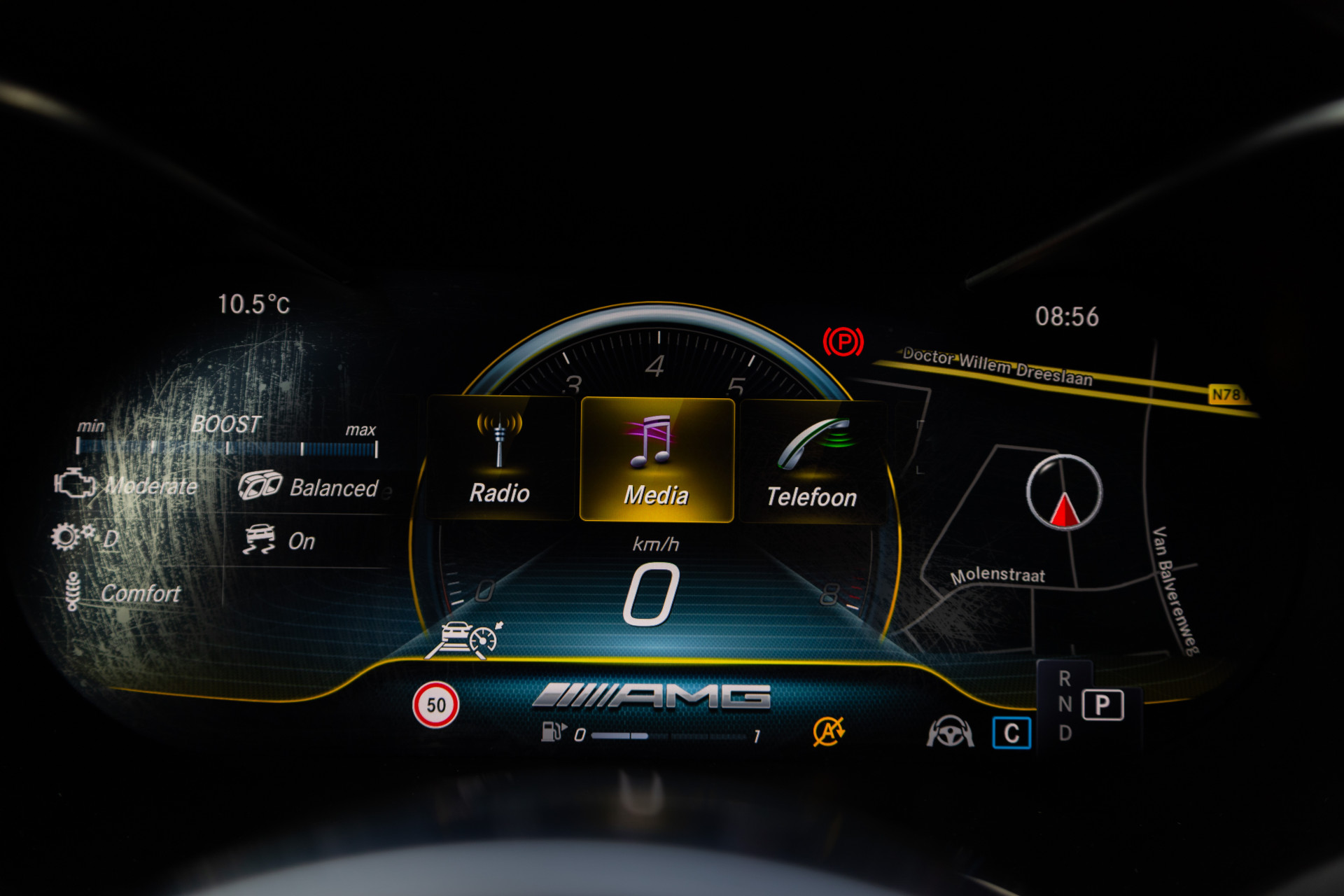This screenshot has width=1344, height=896.
Task: Select the N78 road marker on the map
Action: pos(1227,395)
